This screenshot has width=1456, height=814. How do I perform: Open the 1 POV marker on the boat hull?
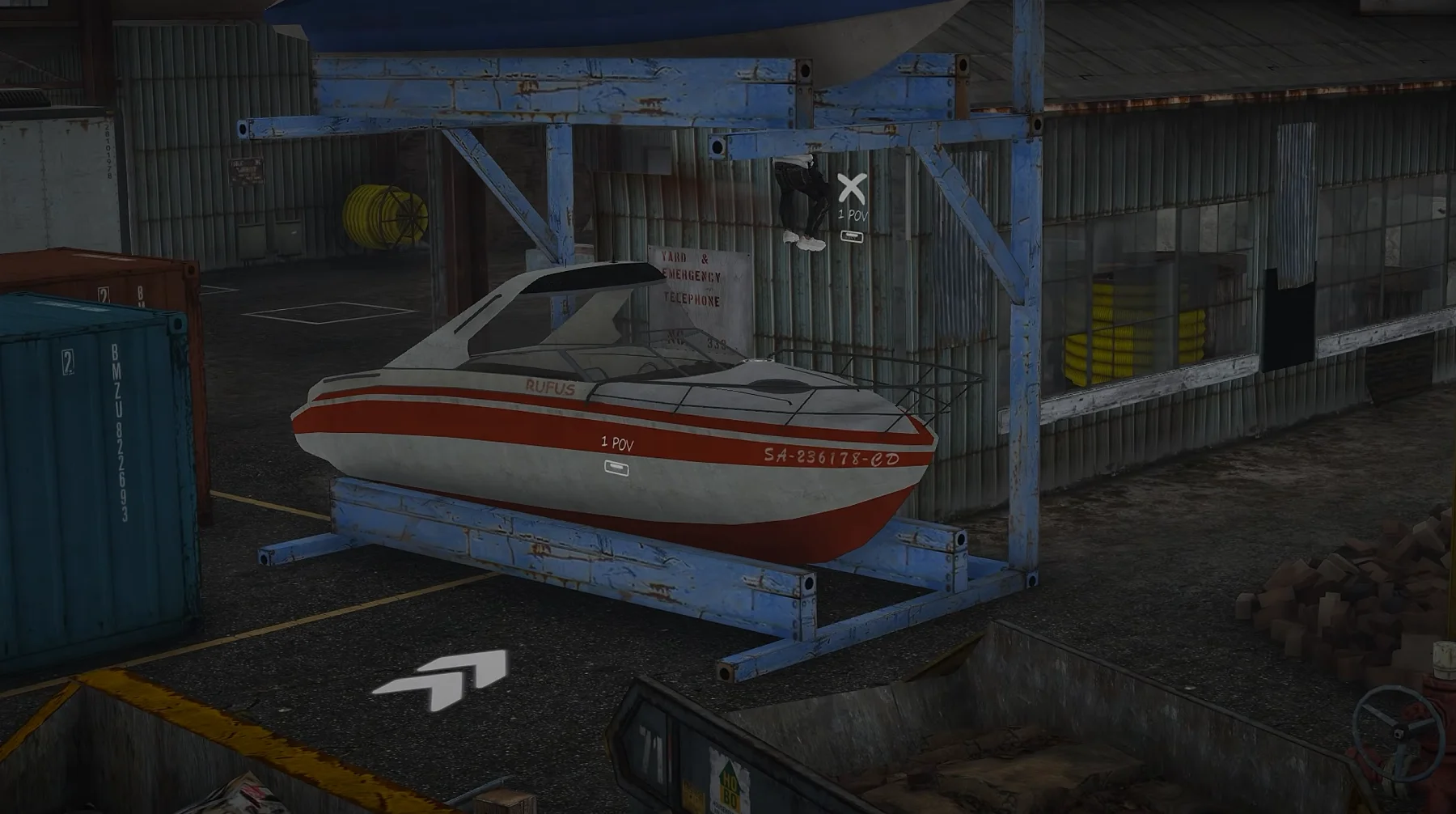point(616,467)
